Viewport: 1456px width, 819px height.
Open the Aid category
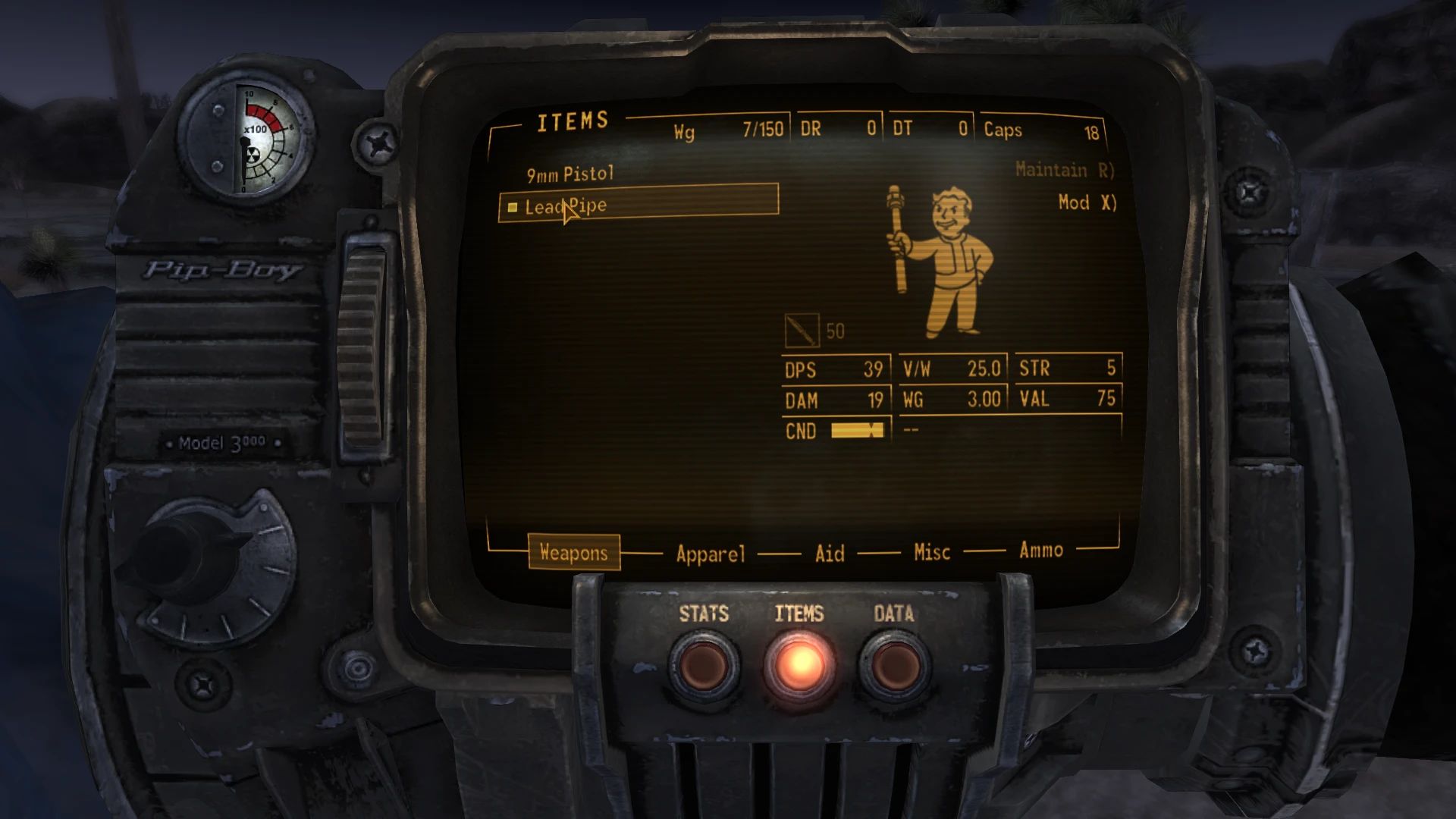click(x=829, y=554)
